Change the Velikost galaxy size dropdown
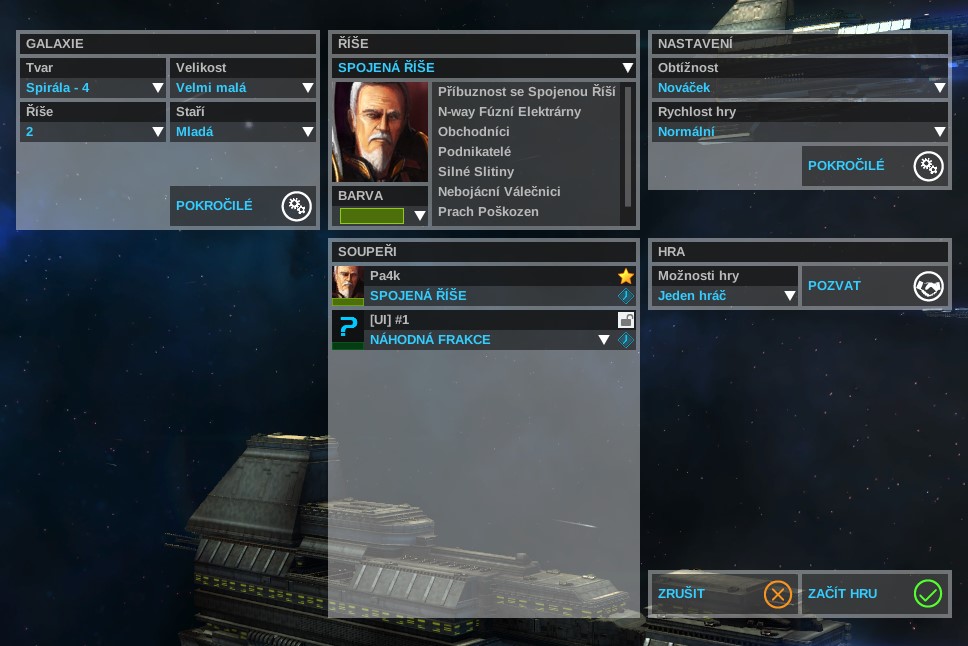The width and height of the screenshot is (968, 646). coord(243,88)
